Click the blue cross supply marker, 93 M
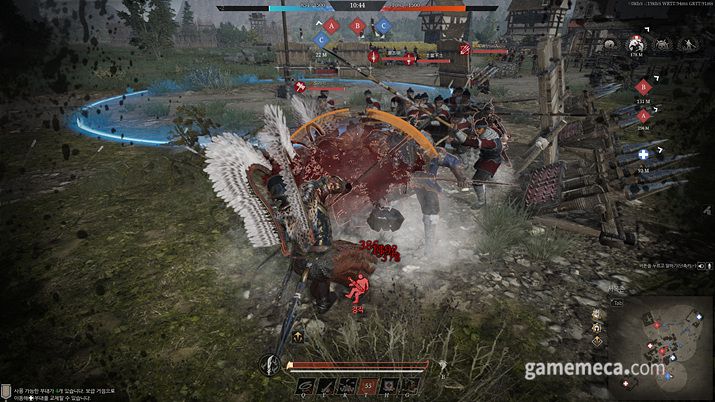This screenshot has height=402, width=715. click(x=644, y=156)
